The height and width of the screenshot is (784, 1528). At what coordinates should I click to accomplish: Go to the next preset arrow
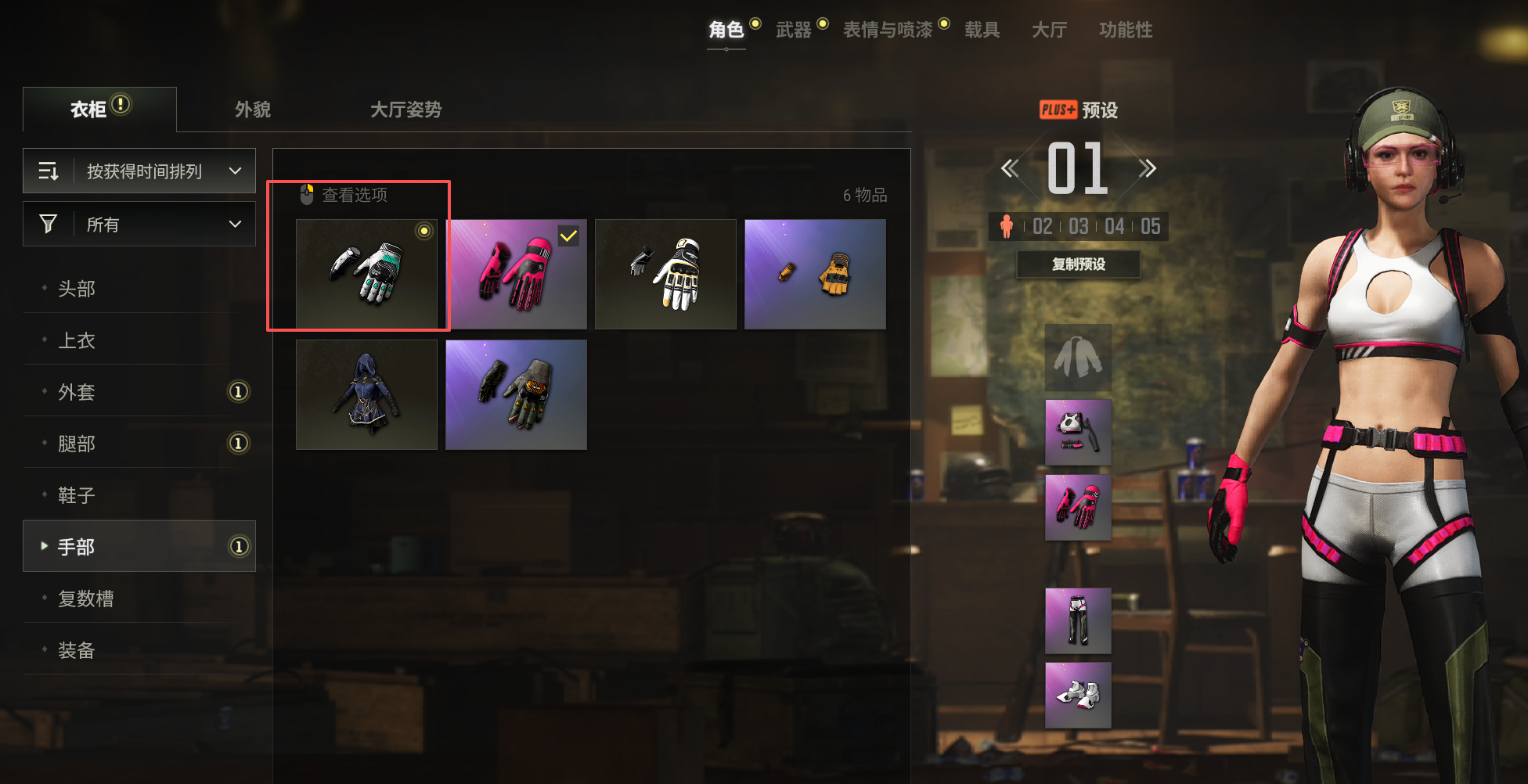1148,168
